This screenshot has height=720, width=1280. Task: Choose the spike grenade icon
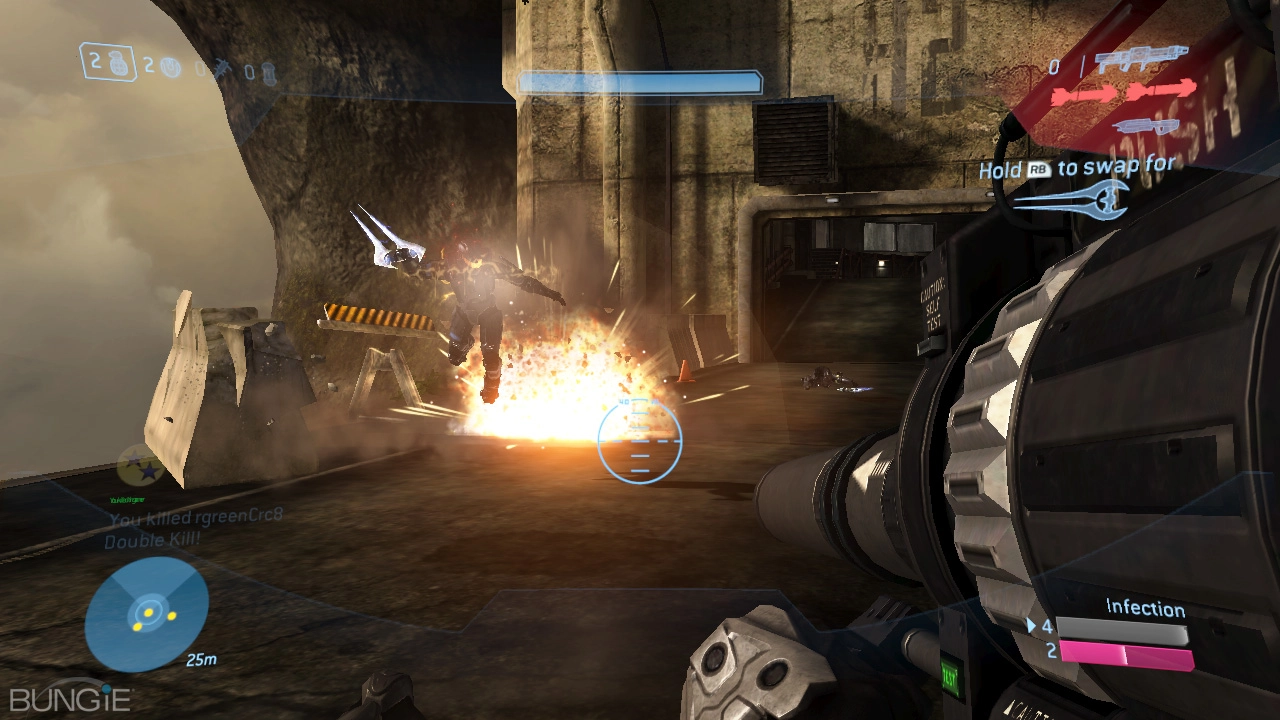(x=224, y=69)
